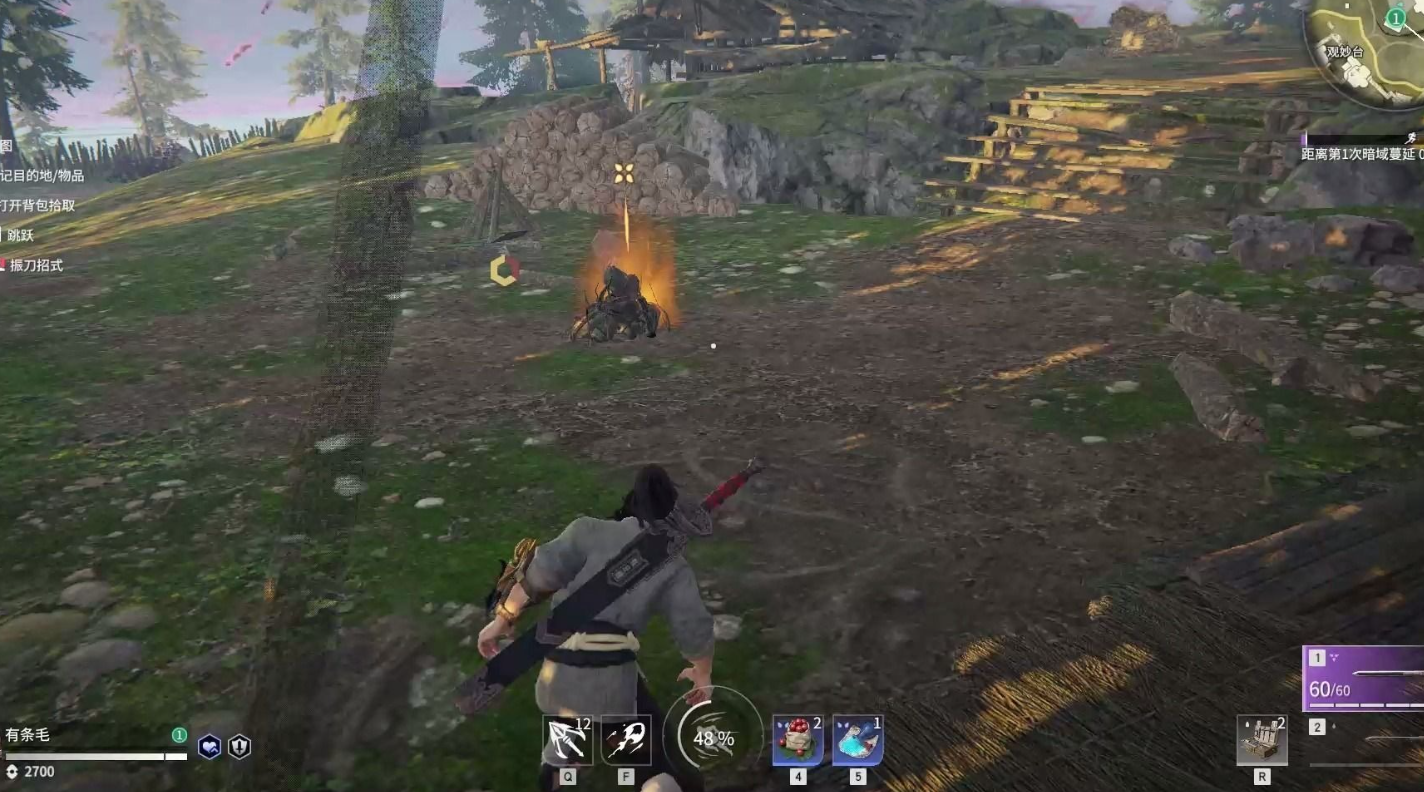Select the circular 48% ultimate gauge
The height and width of the screenshot is (792, 1424).
click(x=713, y=738)
